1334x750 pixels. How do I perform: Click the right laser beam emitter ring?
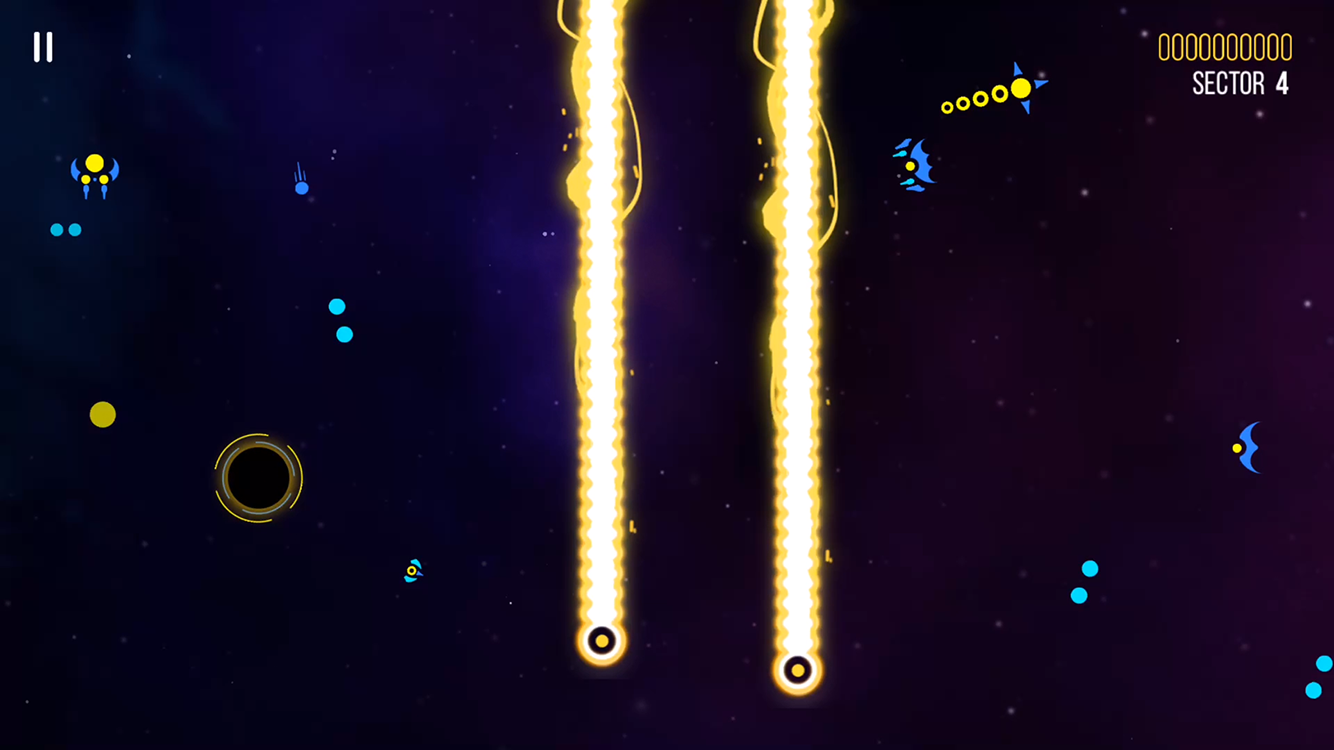[x=797, y=669]
